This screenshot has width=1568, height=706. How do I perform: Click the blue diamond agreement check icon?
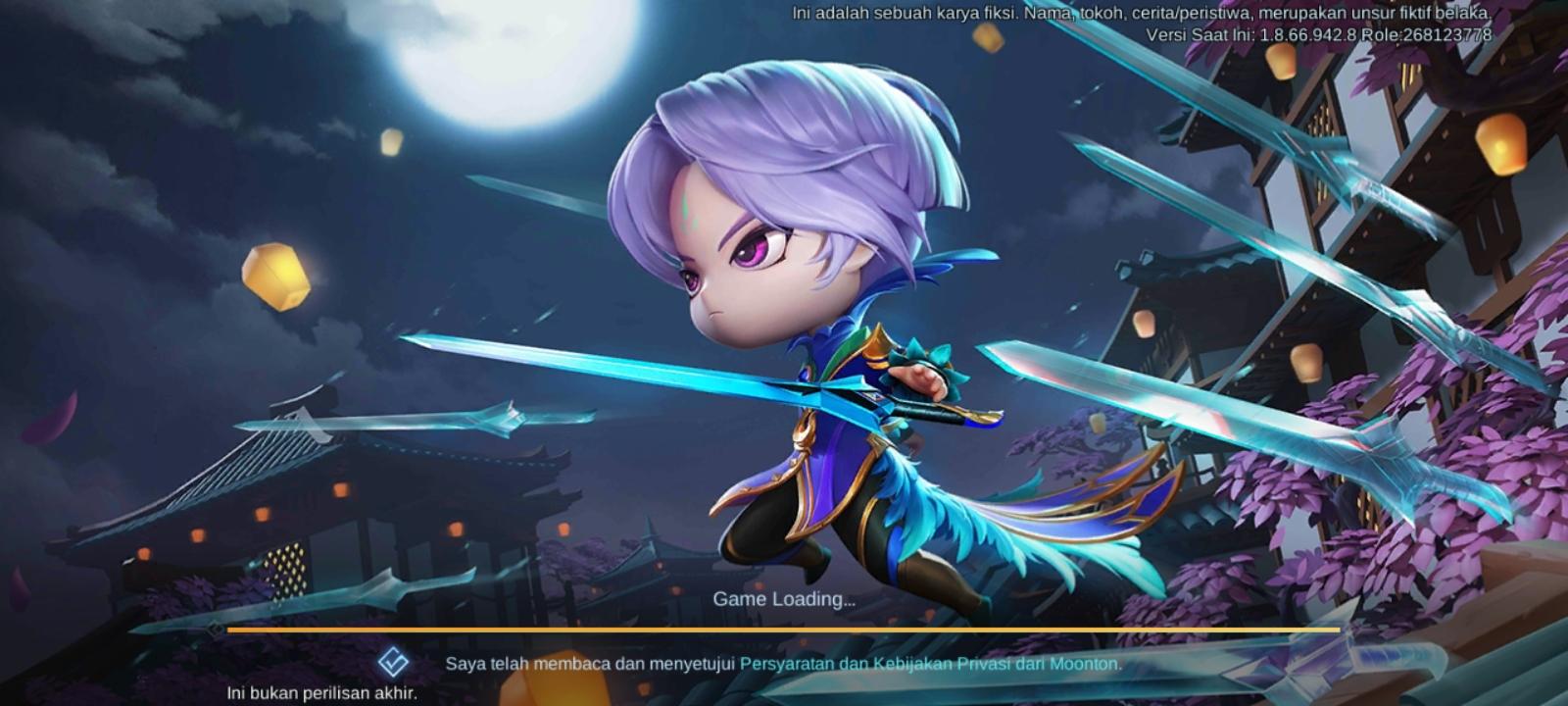click(391, 664)
